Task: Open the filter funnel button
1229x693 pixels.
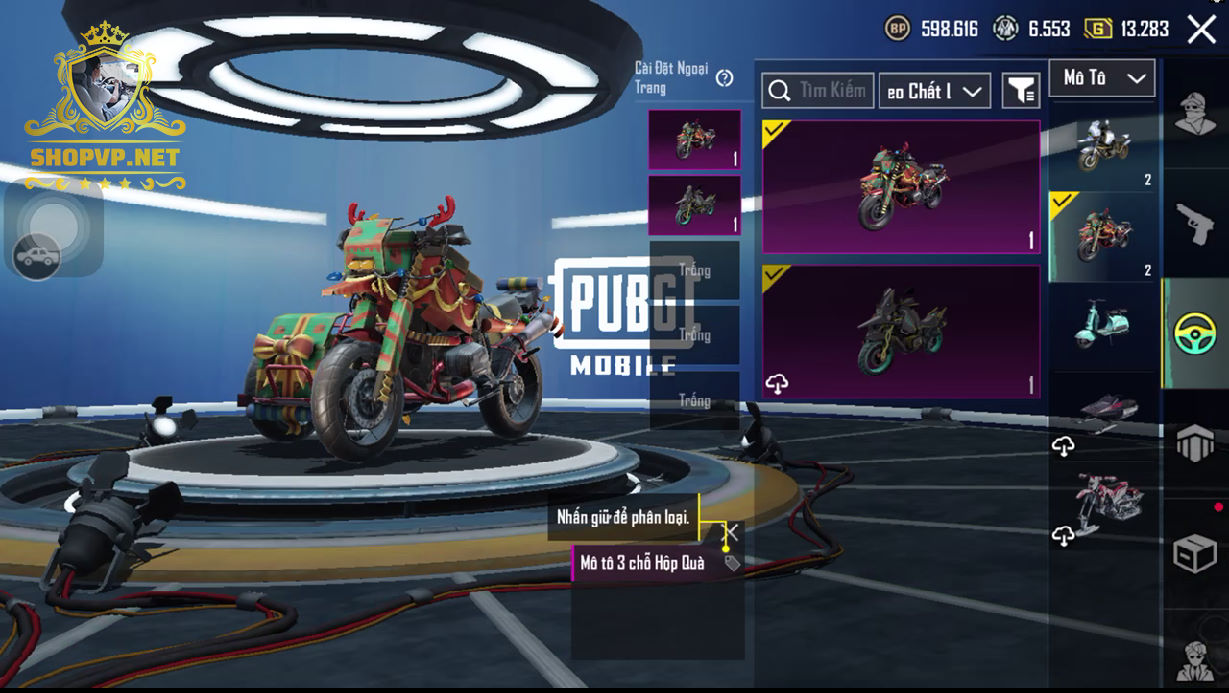Action: click(x=1020, y=91)
